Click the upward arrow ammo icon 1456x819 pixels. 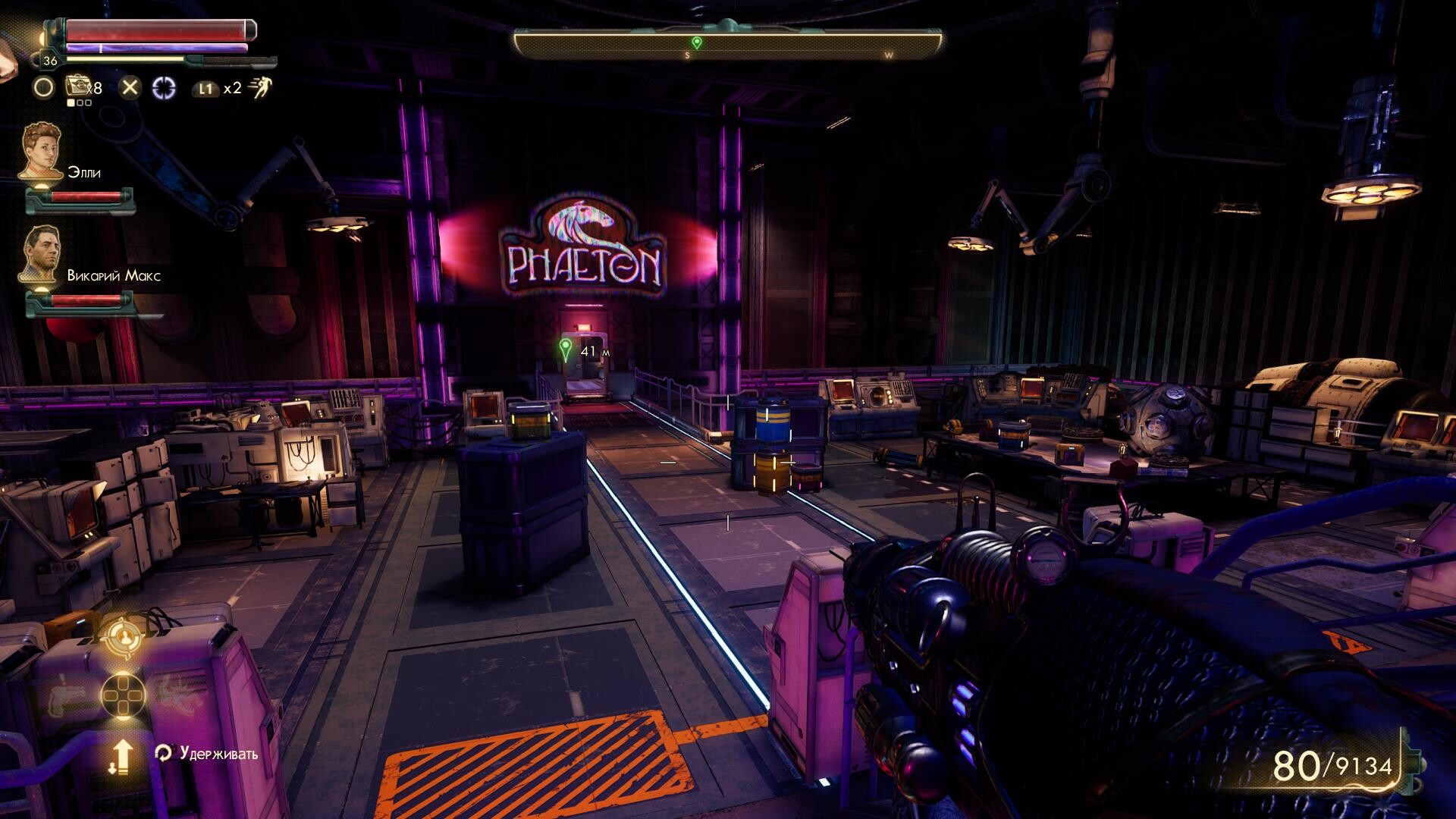pyautogui.click(x=121, y=757)
